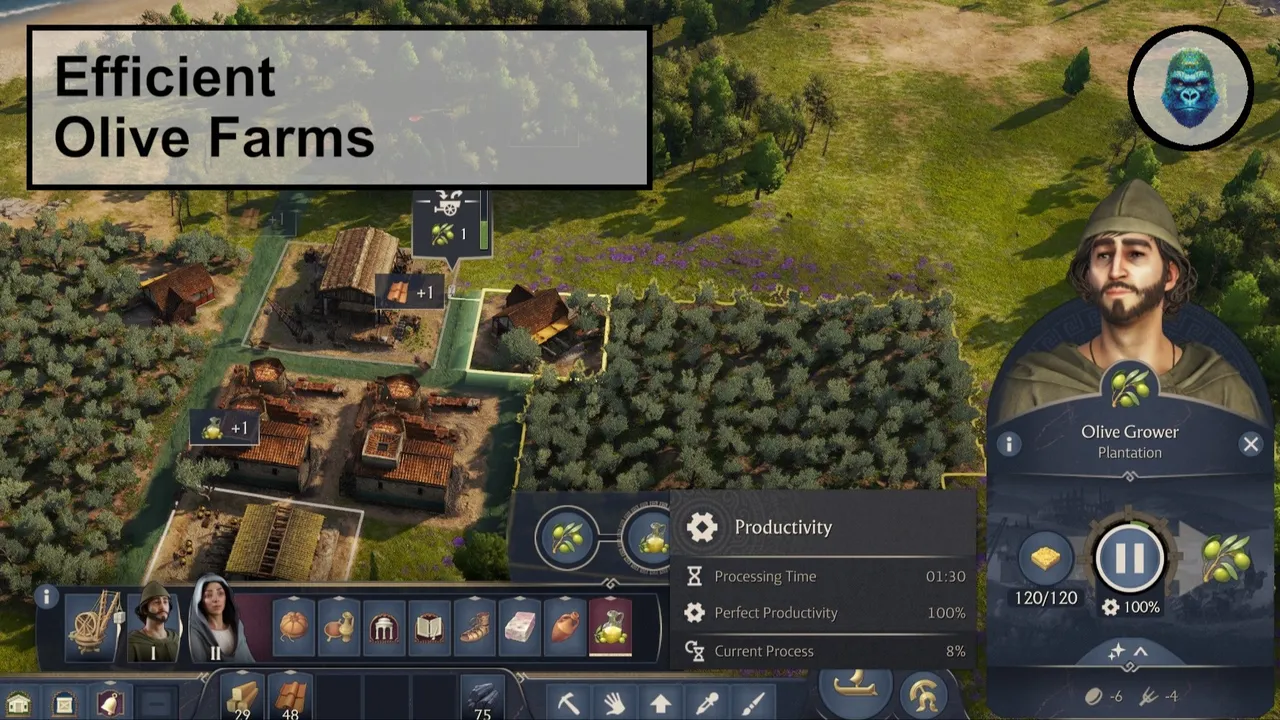Open the Olive Grower info button
This screenshot has width=1280, height=720.
1008,444
